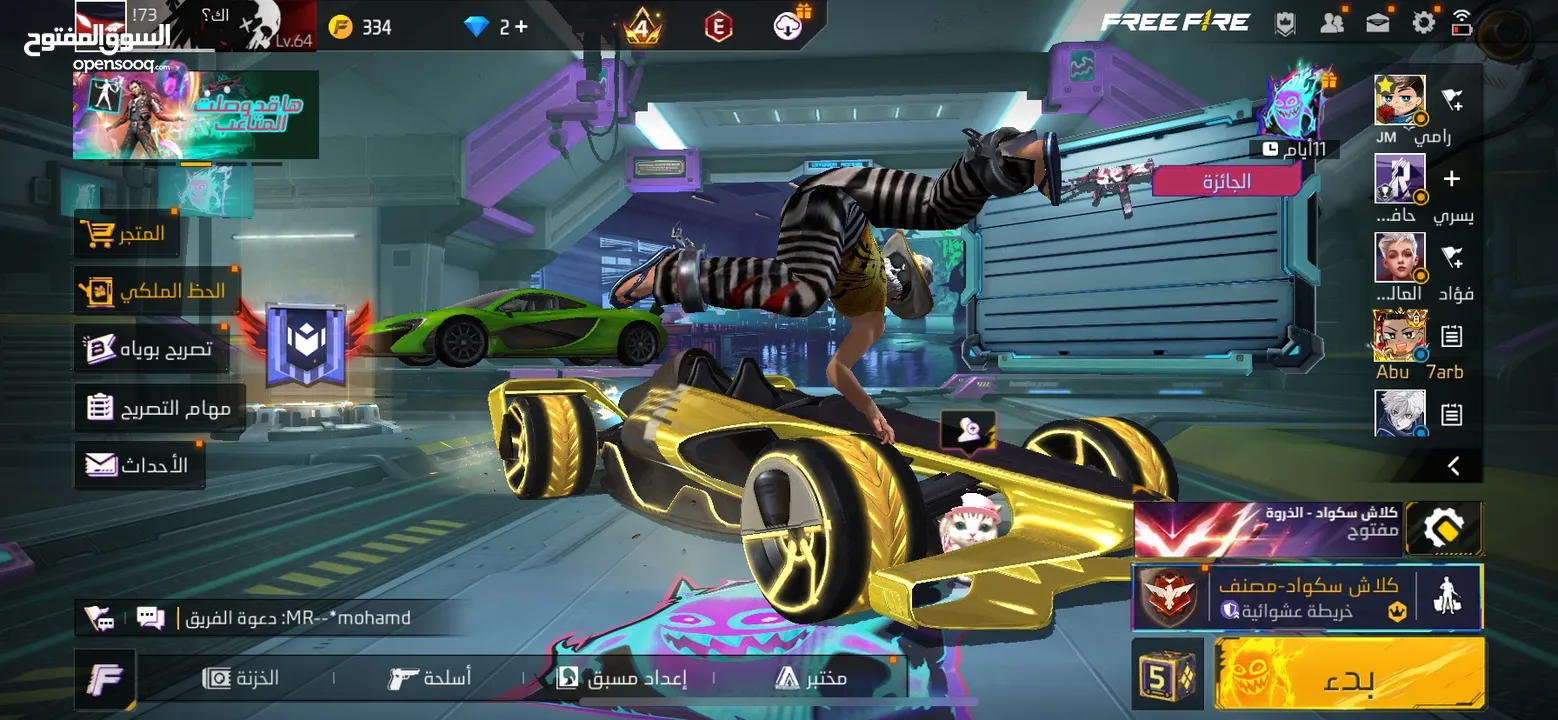Image resolution: width=1558 pixels, height=720 pixels.
Task: Collapse the friends list arrow
Action: pyautogui.click(x=1454, y=465)
